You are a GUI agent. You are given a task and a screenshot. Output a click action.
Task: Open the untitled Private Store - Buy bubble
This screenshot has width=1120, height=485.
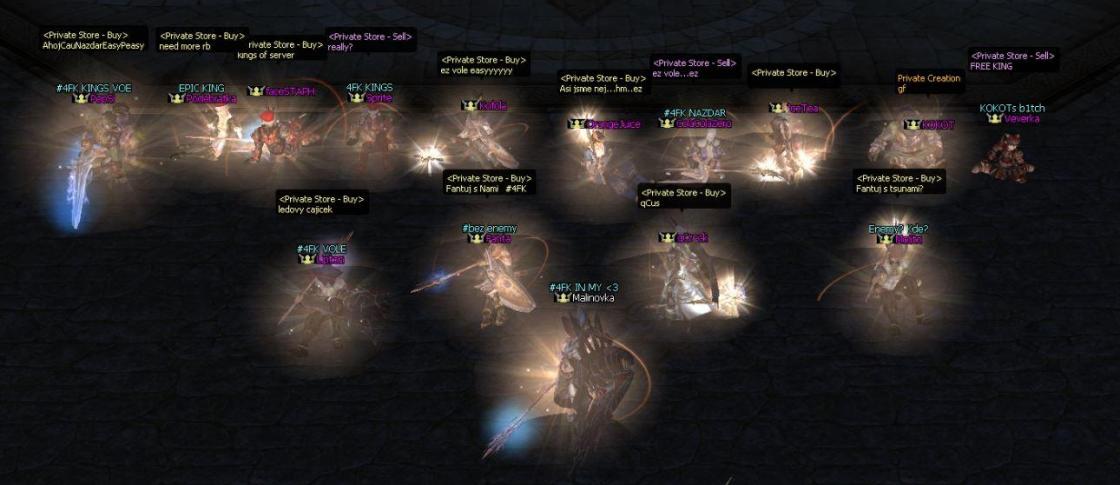pos(794,72)
